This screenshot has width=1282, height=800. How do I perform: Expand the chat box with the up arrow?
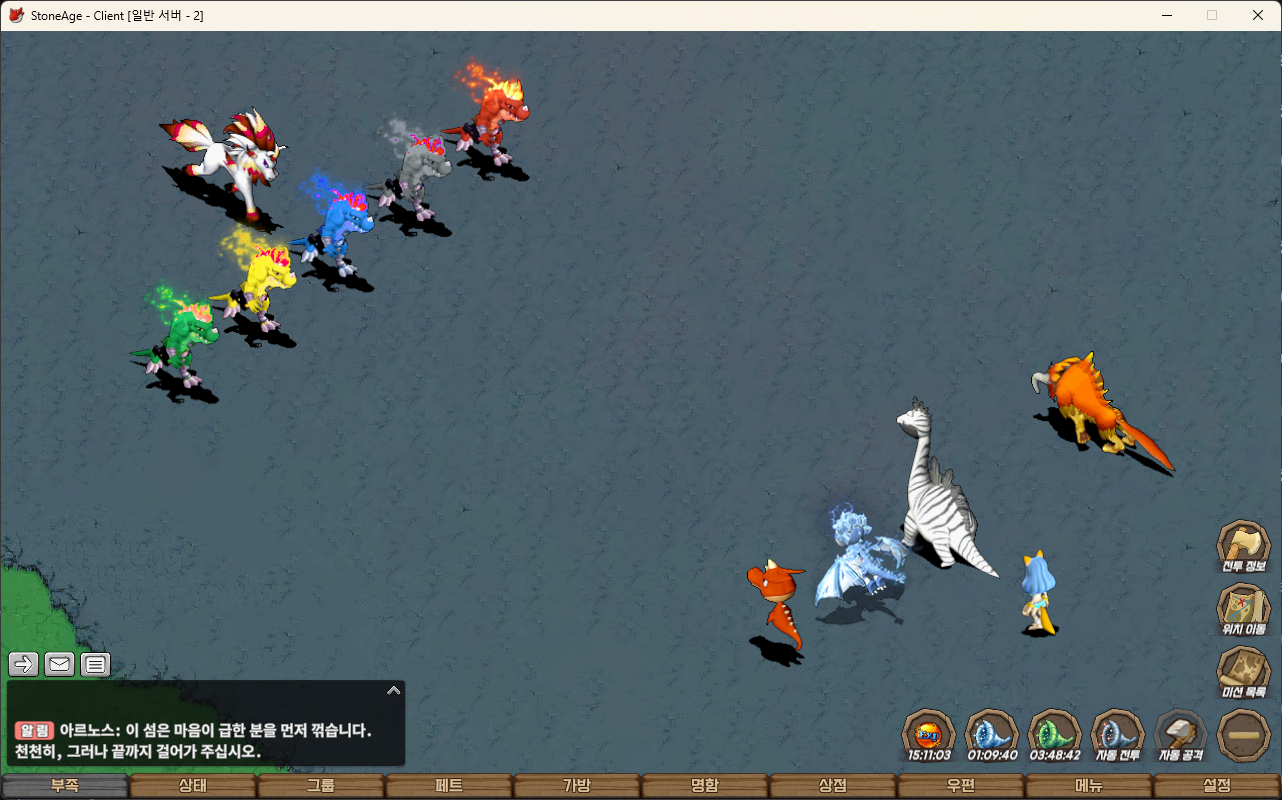point(394,690)
